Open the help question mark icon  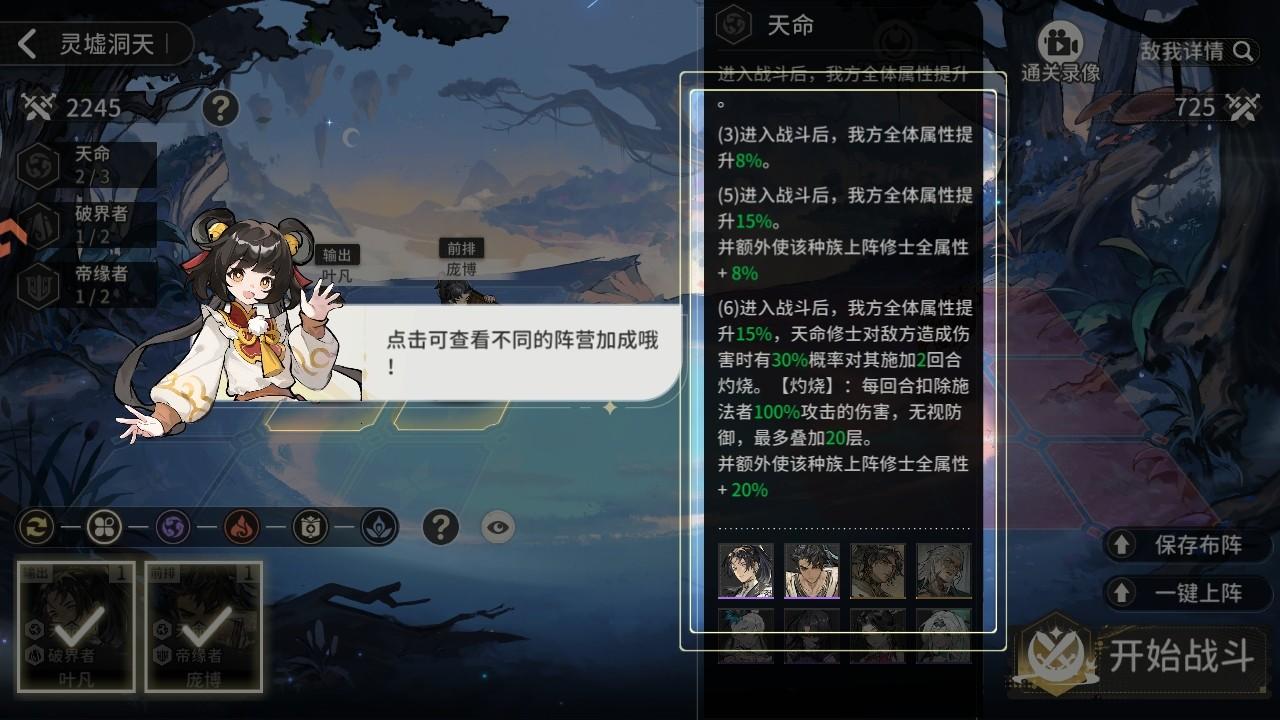(441, 528)
